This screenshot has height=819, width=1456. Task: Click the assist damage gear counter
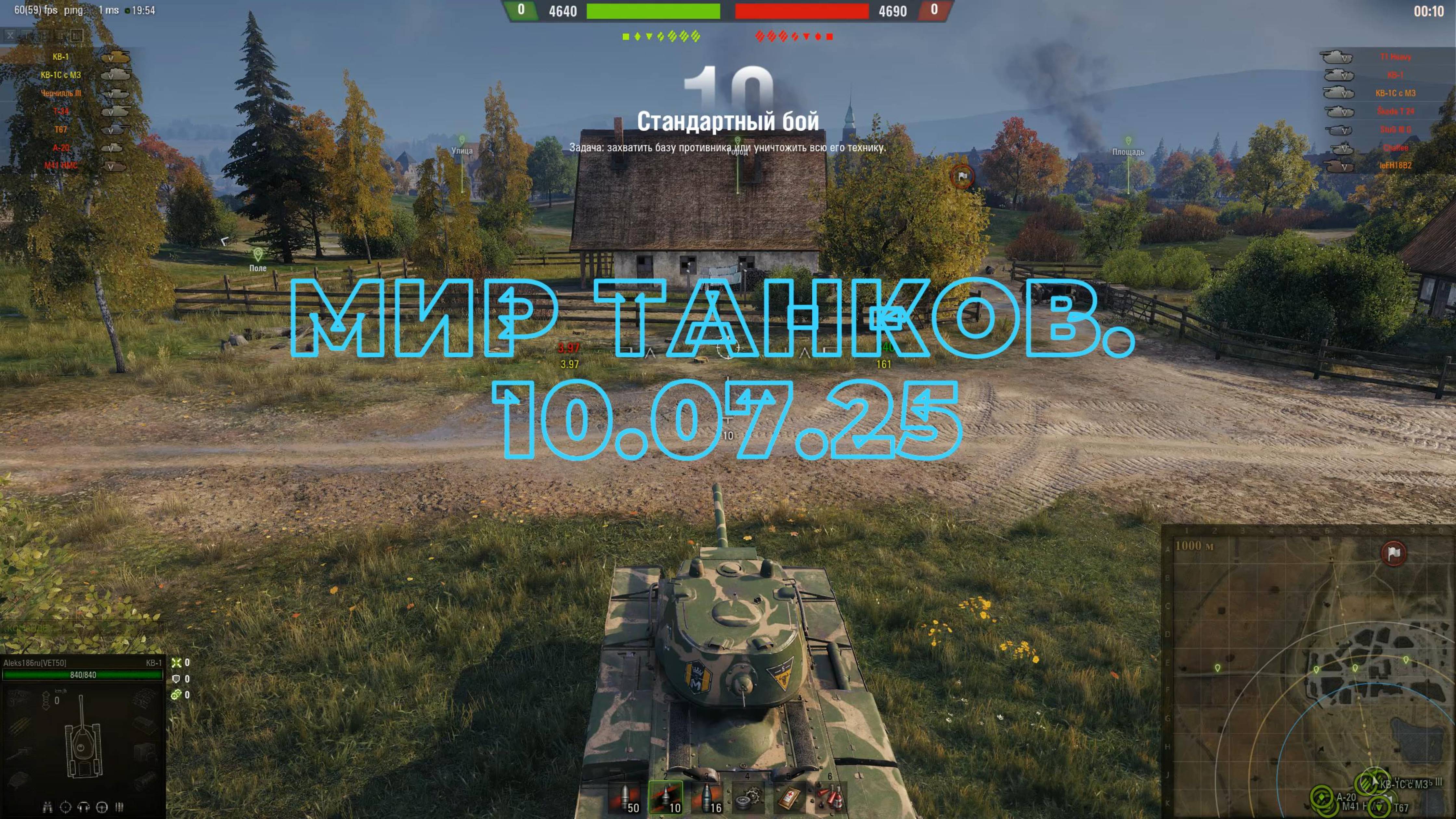(176, 695)
